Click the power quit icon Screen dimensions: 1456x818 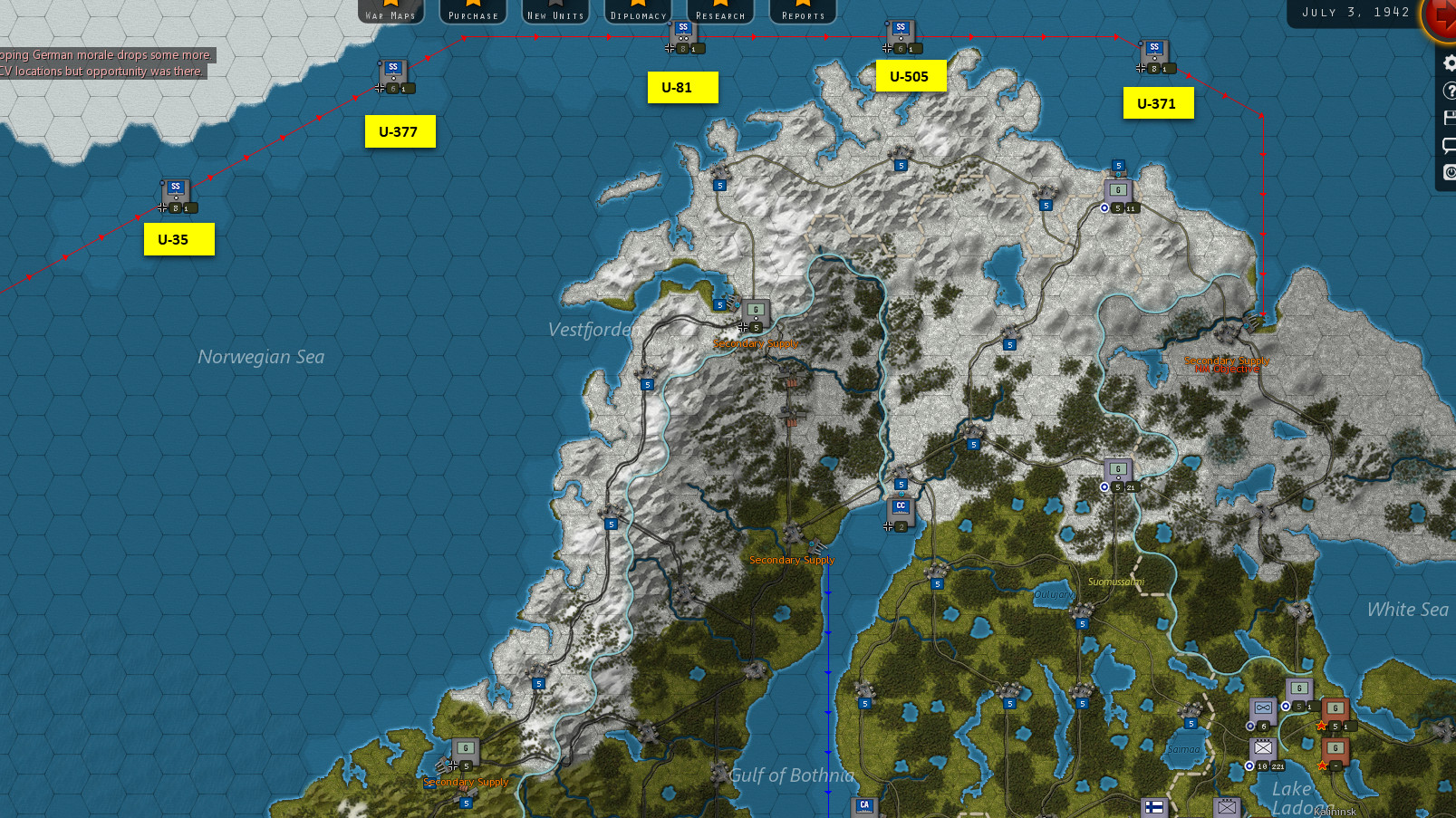point(1448,172)
